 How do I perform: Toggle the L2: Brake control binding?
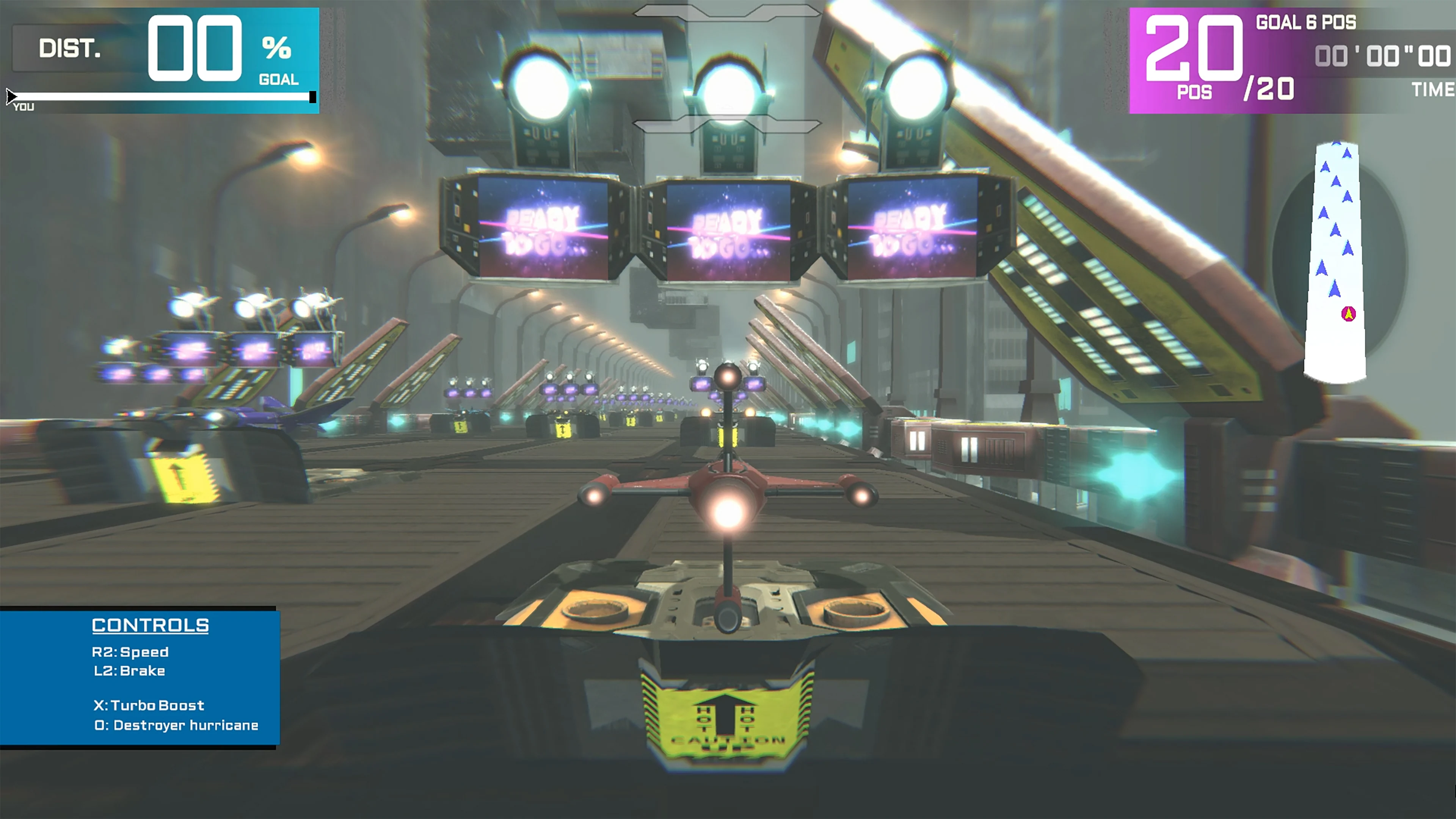130,671
